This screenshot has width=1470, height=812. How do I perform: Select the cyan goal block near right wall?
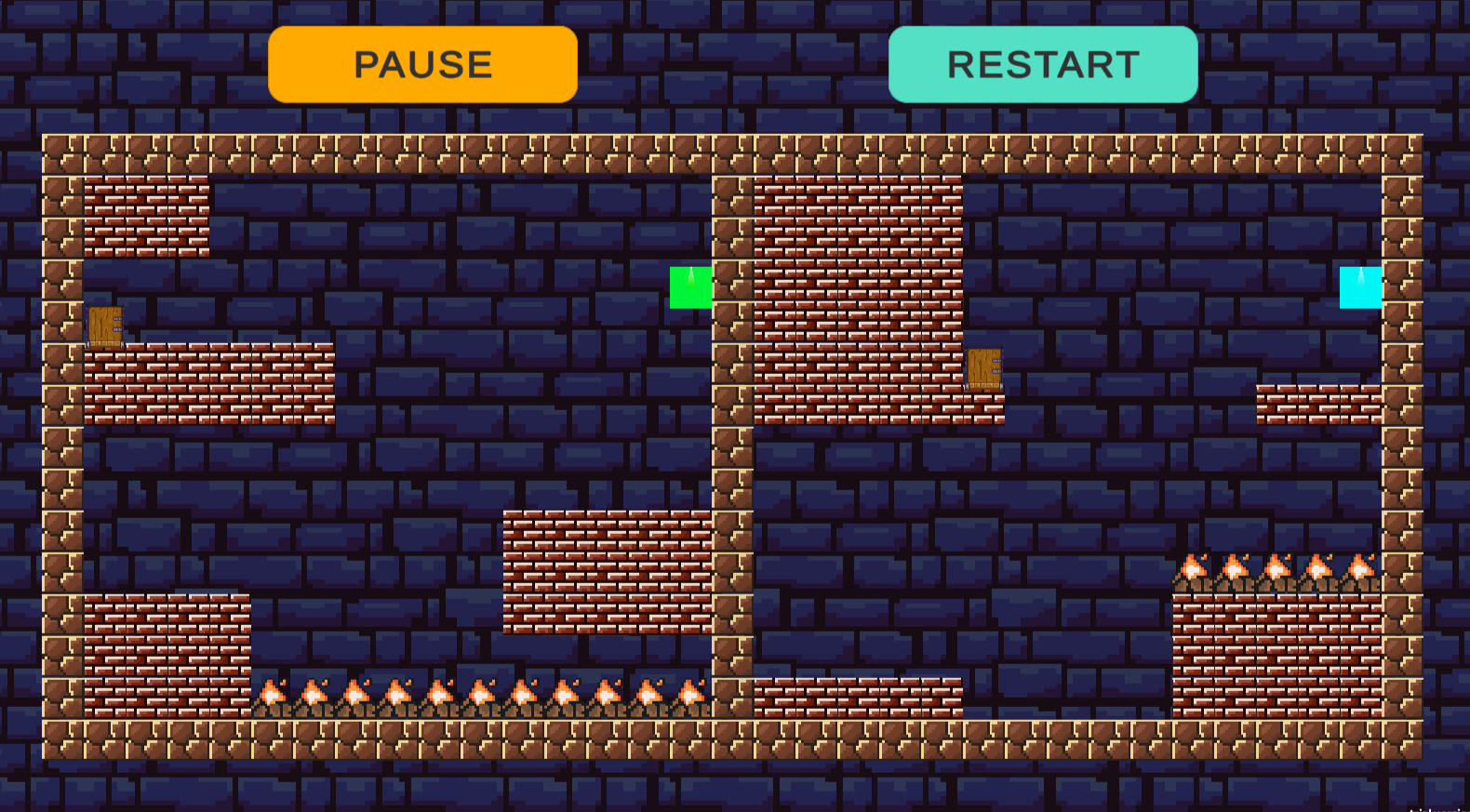click(x=1359, y=286)
